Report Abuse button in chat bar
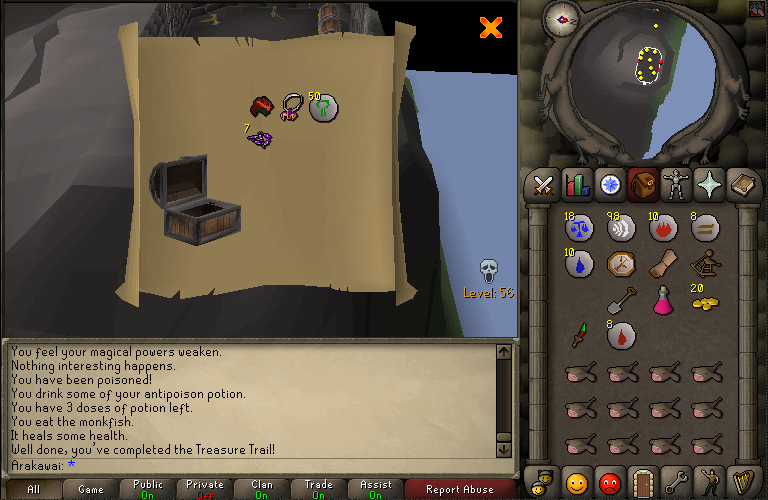Screen dimensions: 768x500 pos(459,490)
